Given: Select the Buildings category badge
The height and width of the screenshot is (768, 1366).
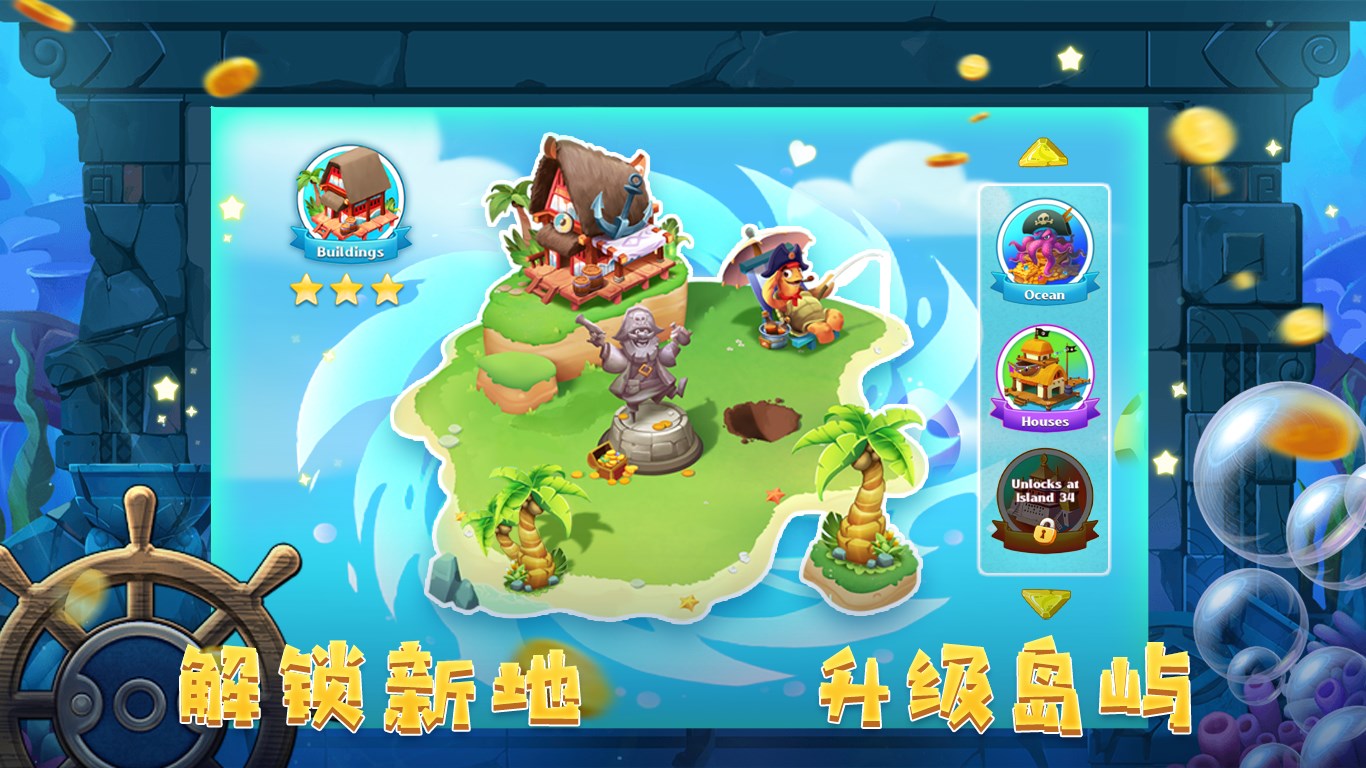Looking at the screenshot, I should 350,200.
